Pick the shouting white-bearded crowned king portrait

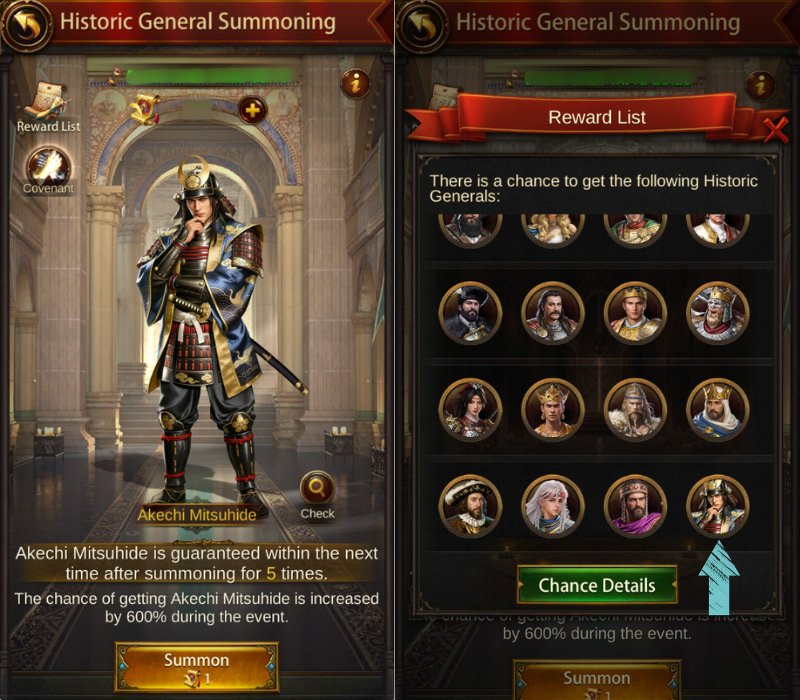coord(717,313)
